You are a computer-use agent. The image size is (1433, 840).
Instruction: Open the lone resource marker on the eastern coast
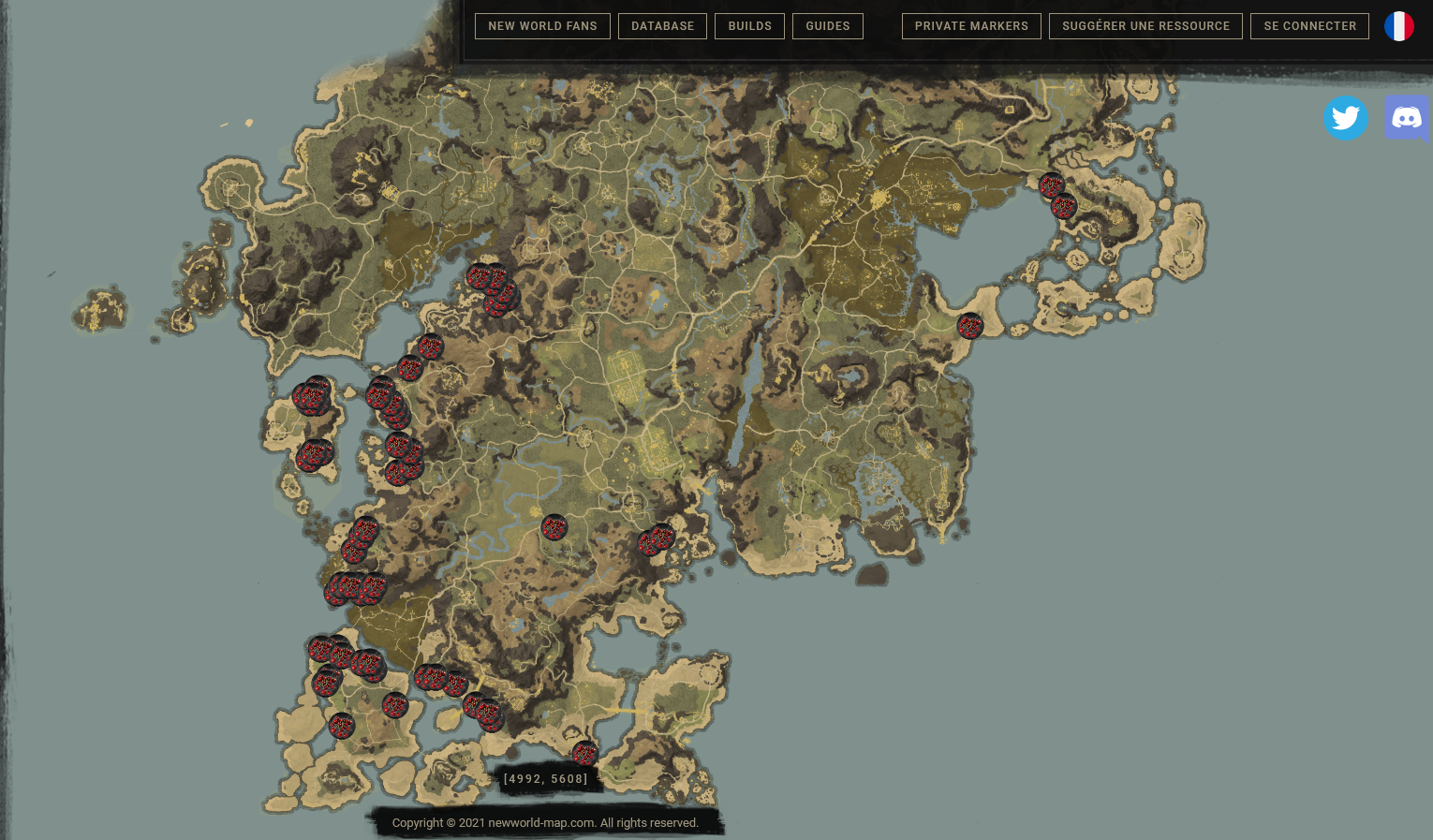pyautogui.click(x=970, y=327)
